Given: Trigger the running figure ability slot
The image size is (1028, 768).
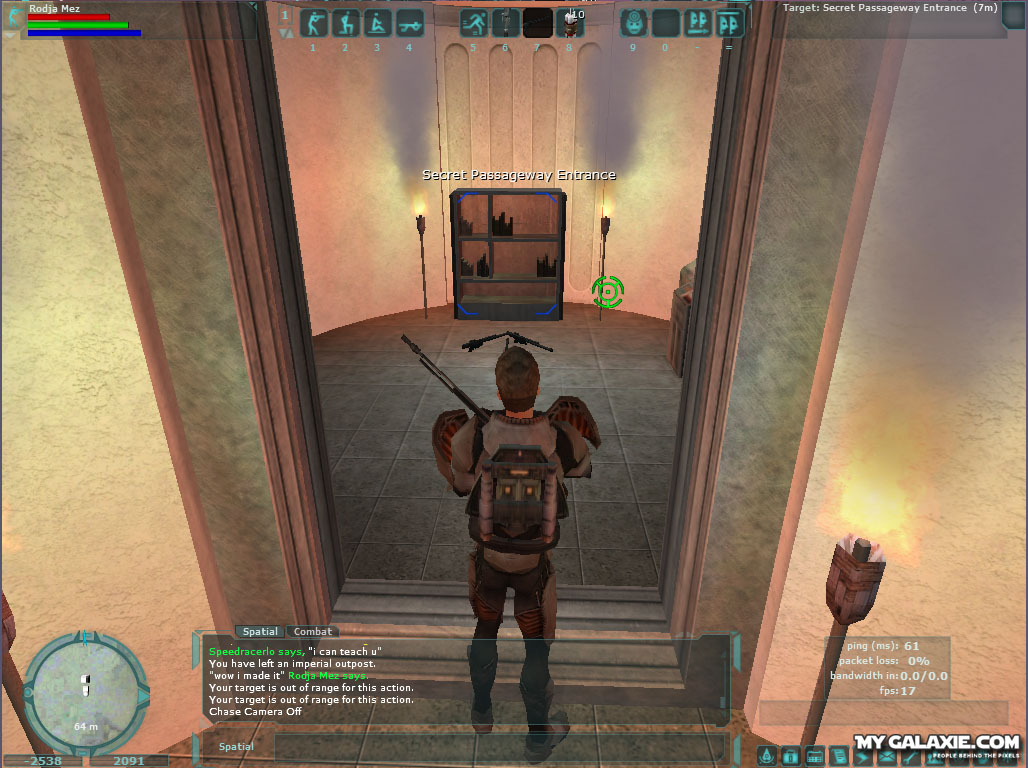Looking at the screenshot, I should [473, 23].
